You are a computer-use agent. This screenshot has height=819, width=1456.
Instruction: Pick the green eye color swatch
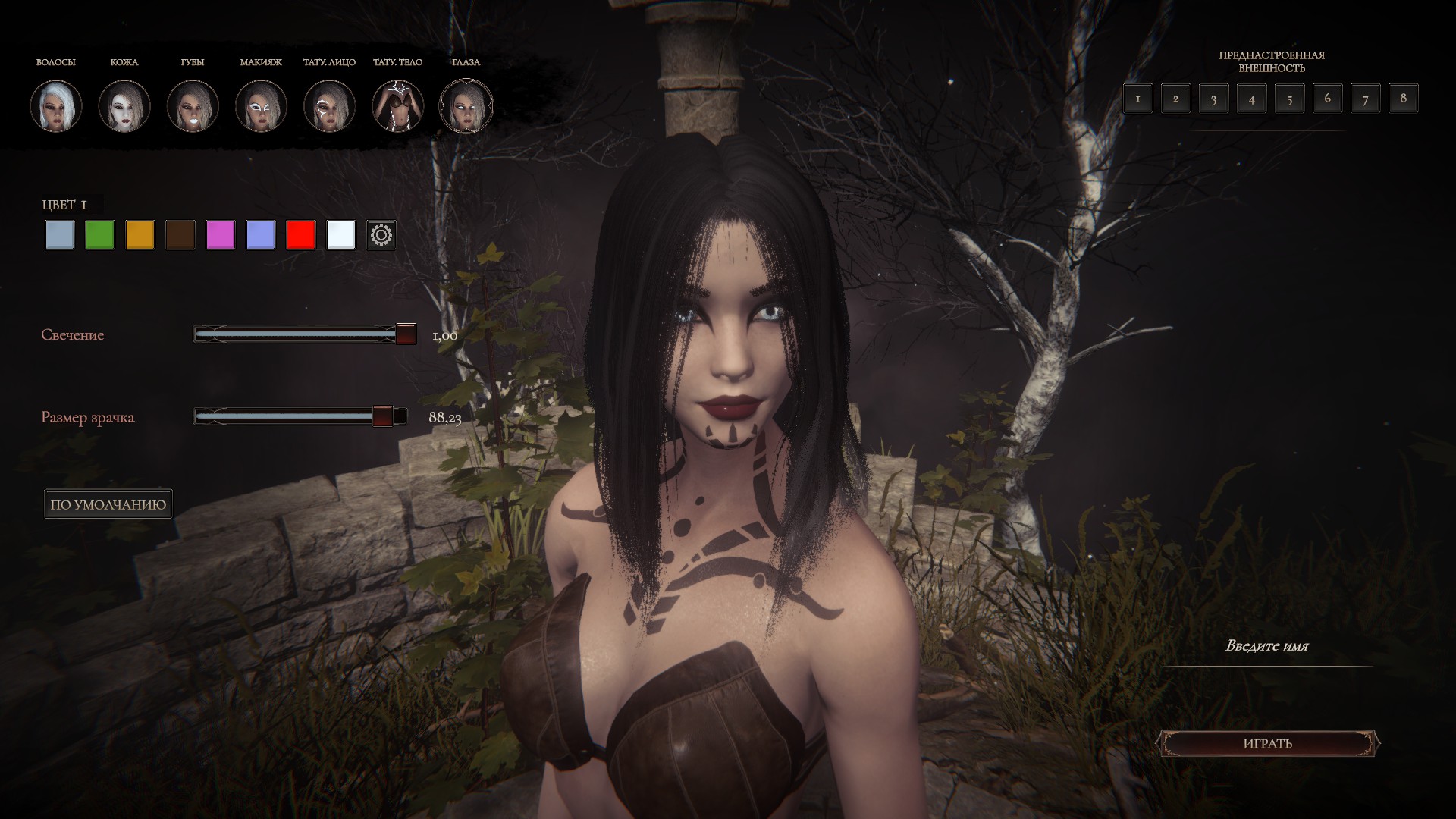100,235
